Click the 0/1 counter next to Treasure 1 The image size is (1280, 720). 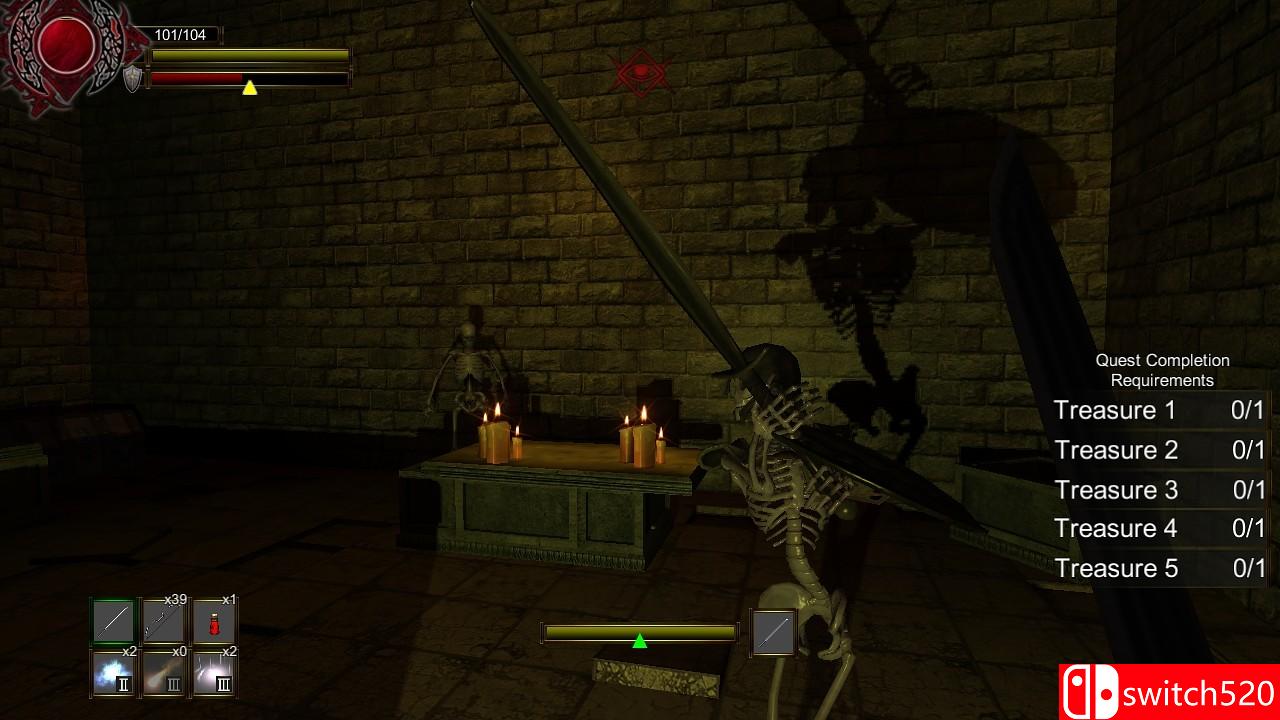coord(1248,409)
